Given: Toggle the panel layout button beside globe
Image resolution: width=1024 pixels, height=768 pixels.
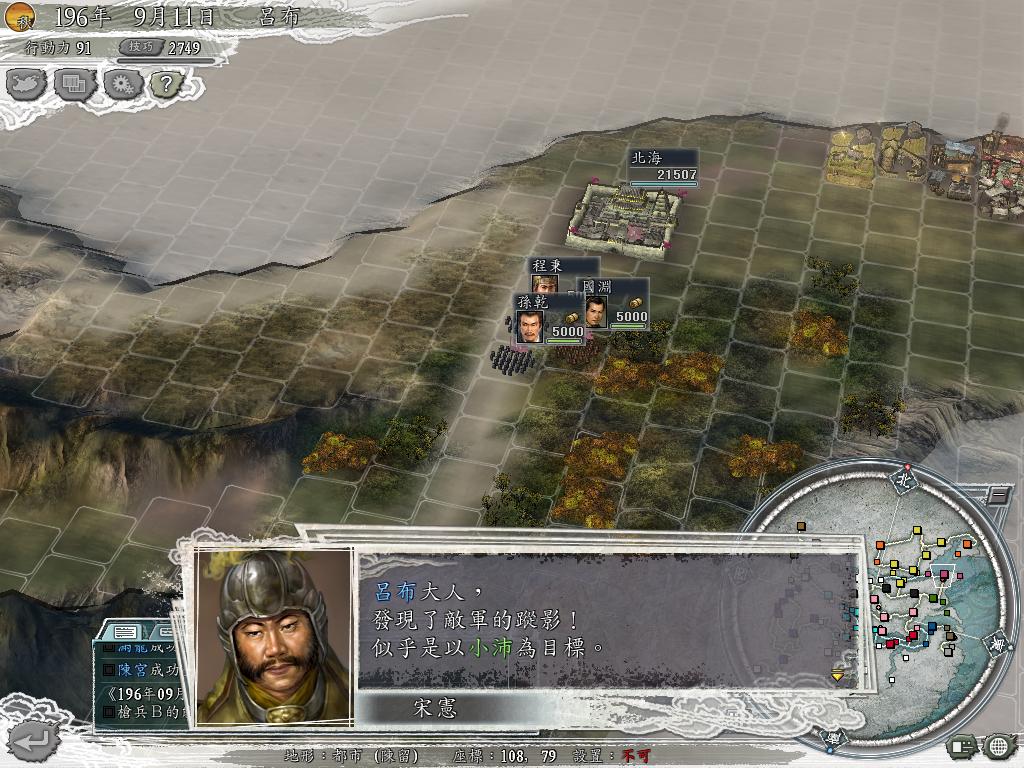Looking at the screenshot, I should (x=963, y=745).
